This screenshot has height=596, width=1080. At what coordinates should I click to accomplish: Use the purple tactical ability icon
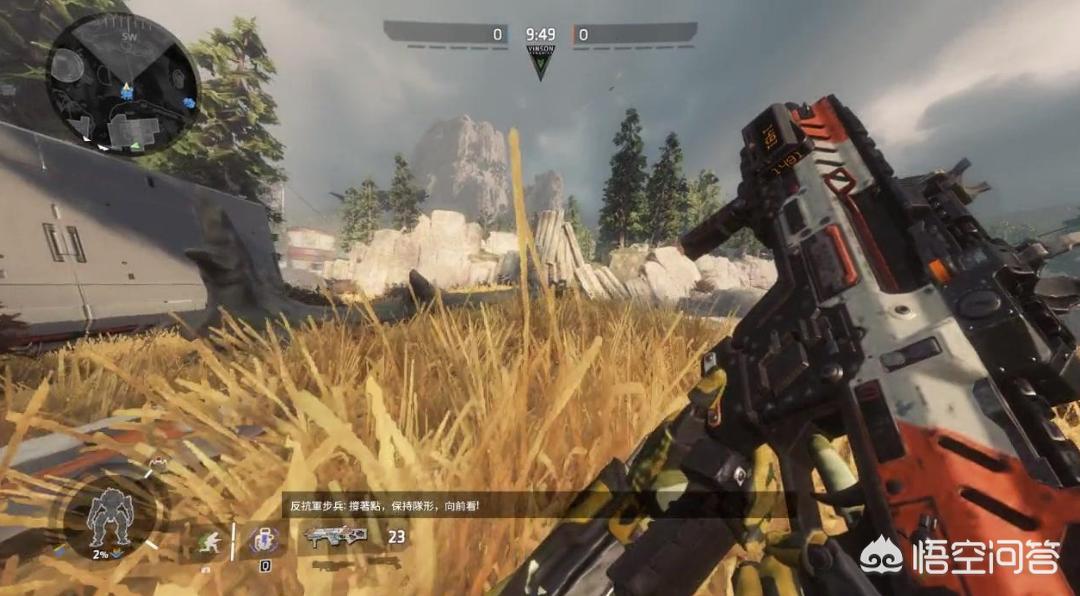[x=264, y=540]
